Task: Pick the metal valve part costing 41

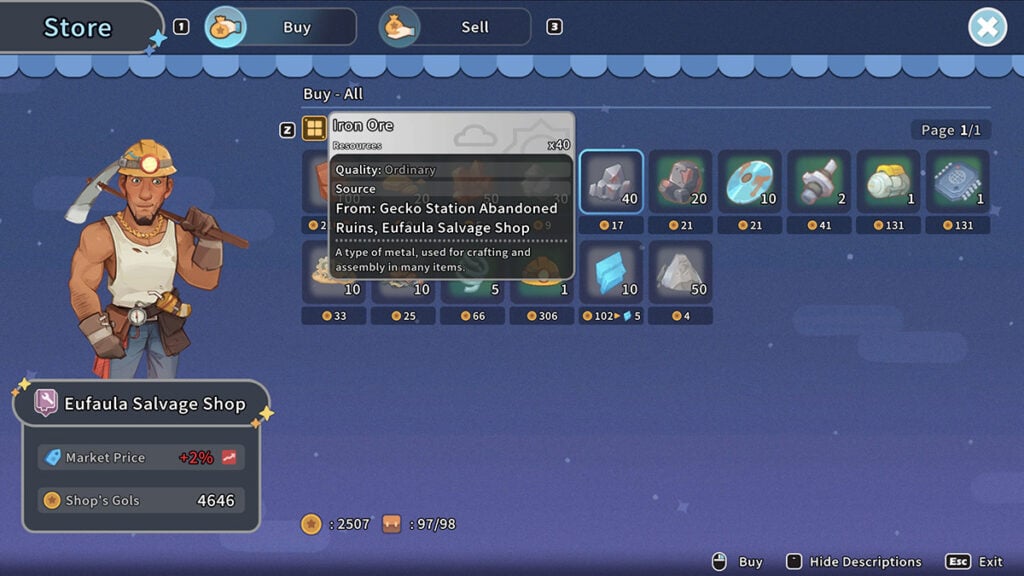Action: [x=818, y=182]
